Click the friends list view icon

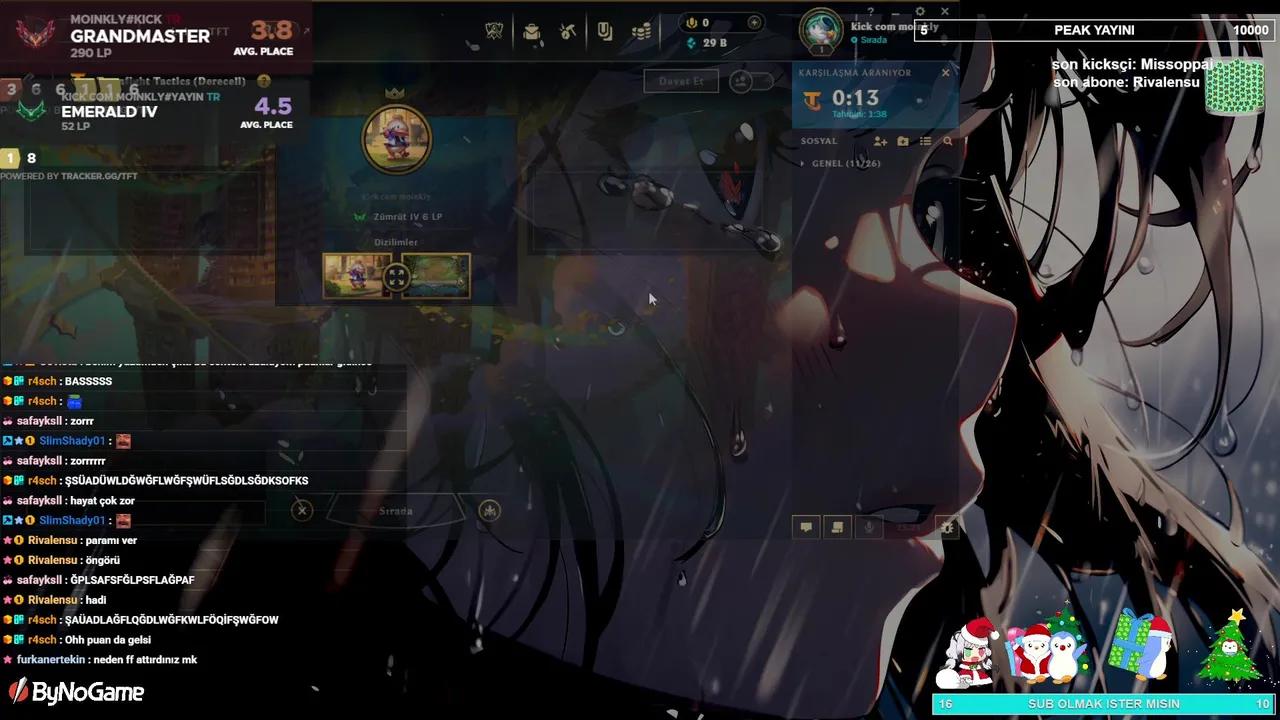click(925, 140)
